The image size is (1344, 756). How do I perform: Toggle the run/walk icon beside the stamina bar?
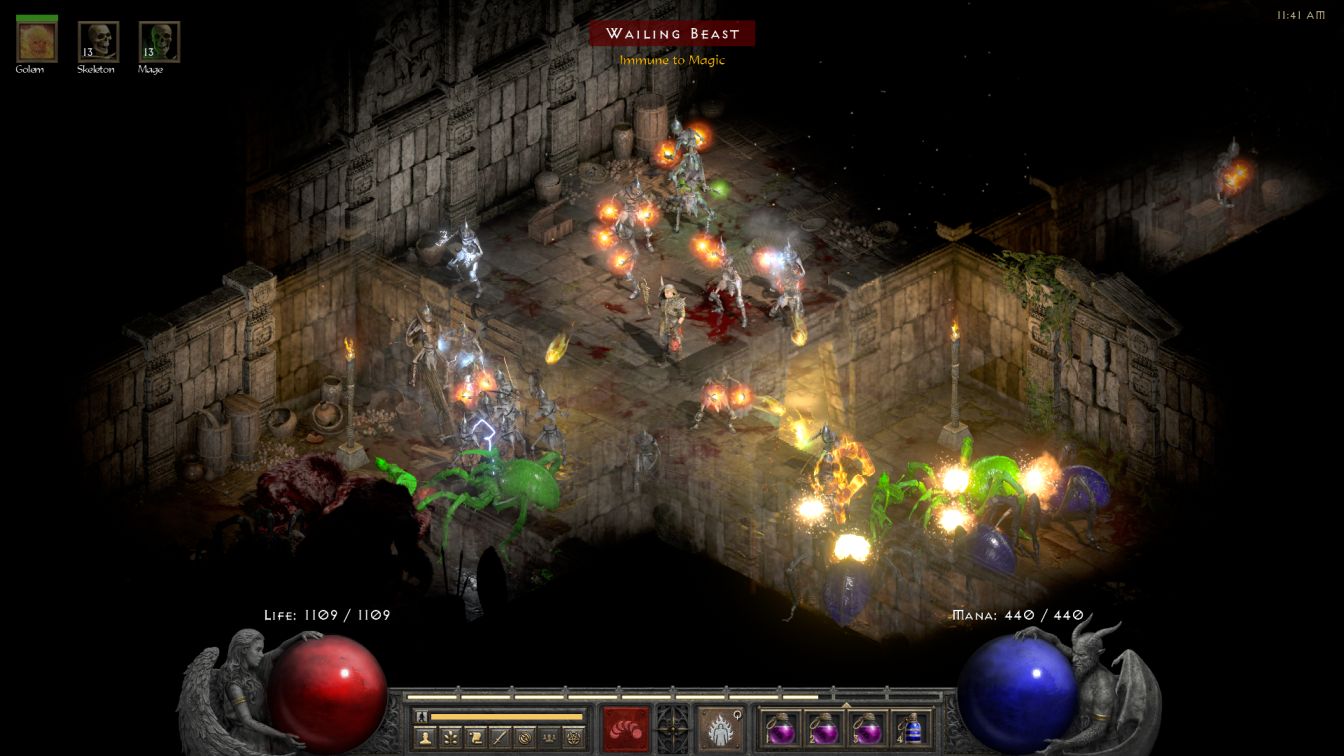422,716
